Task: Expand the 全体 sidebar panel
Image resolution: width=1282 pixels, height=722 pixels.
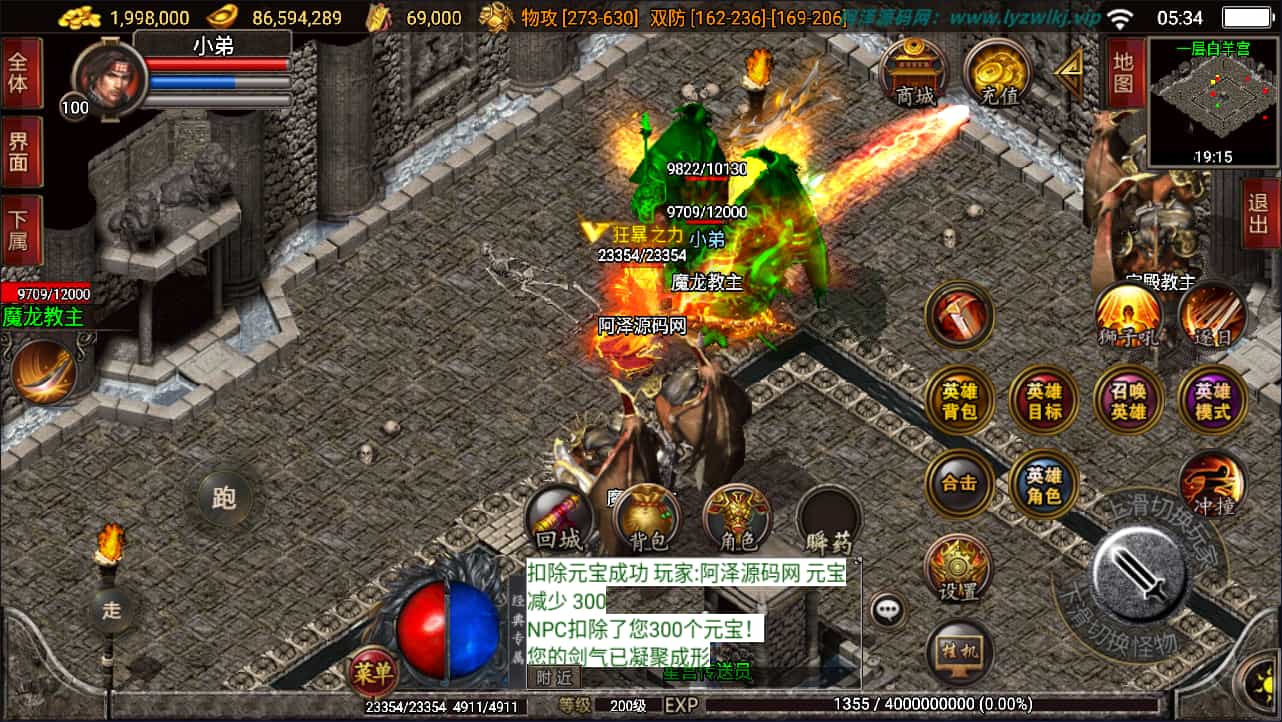Action: click(x=22, y=69)
